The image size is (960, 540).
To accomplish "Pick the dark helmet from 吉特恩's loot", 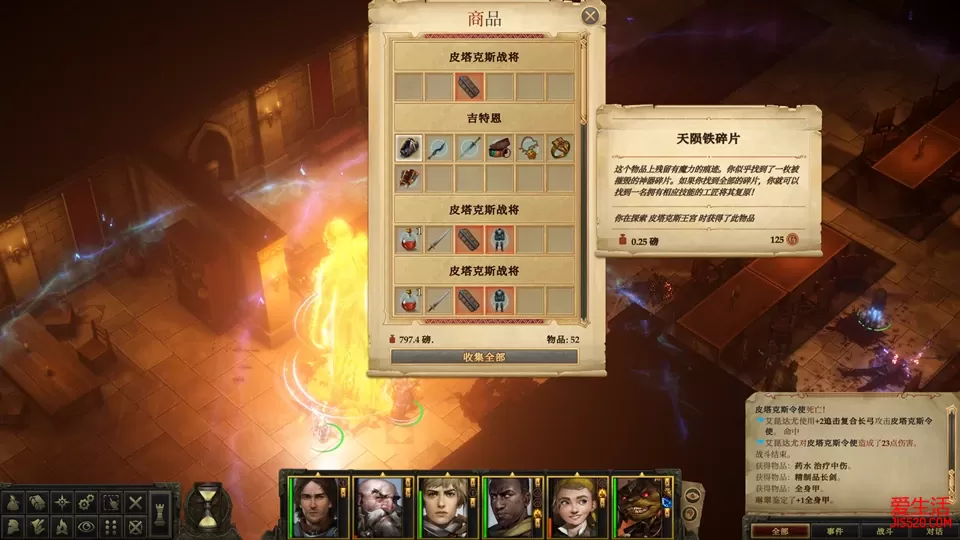I will (408, 148).
